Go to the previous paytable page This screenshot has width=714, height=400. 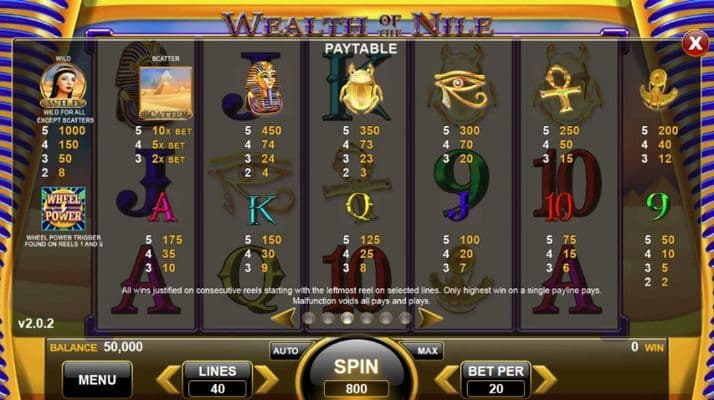tap(285, 318)
